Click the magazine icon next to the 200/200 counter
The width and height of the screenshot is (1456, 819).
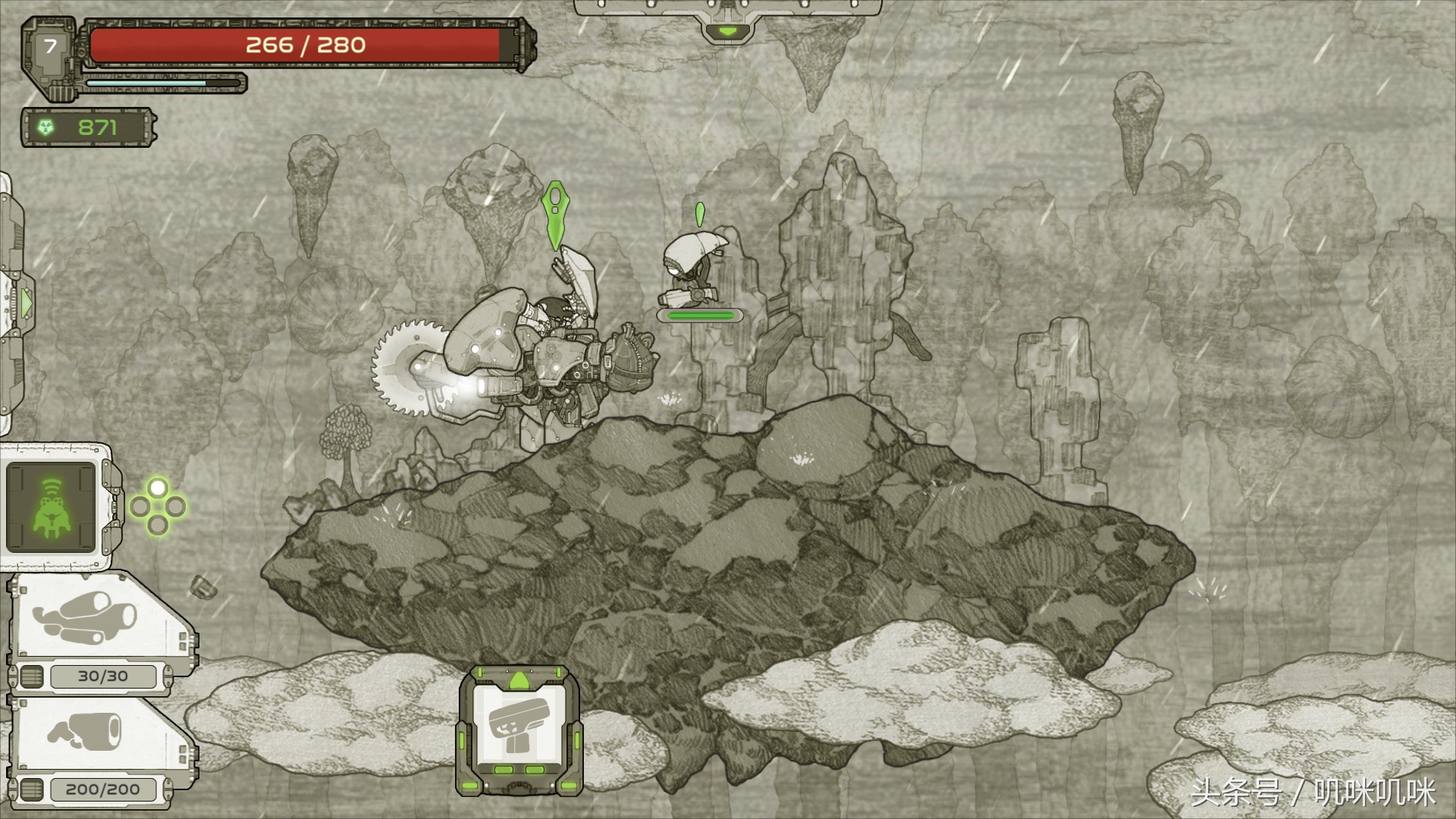(30, 789)
